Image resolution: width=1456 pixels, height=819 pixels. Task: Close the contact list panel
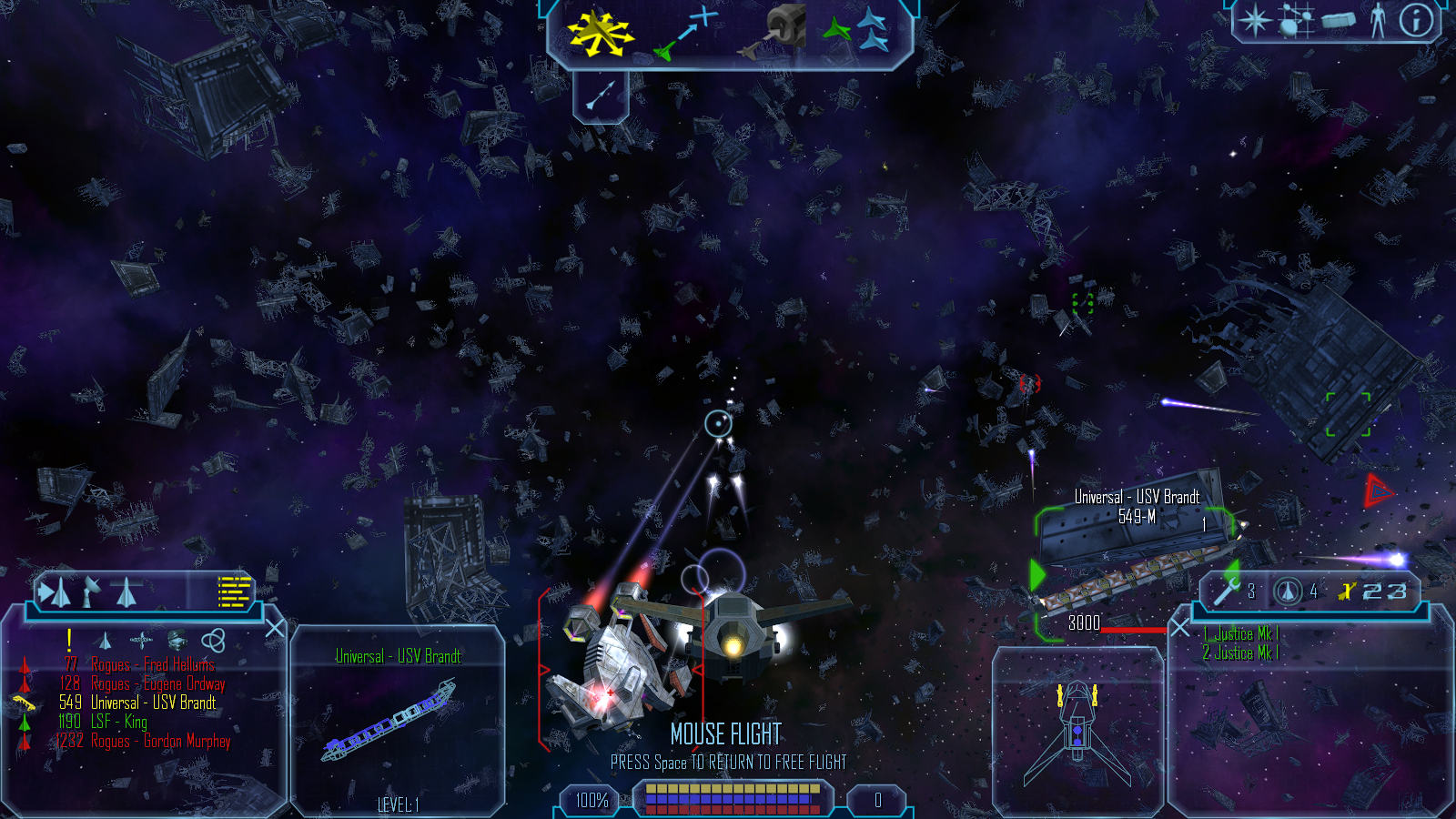point(275,629)
